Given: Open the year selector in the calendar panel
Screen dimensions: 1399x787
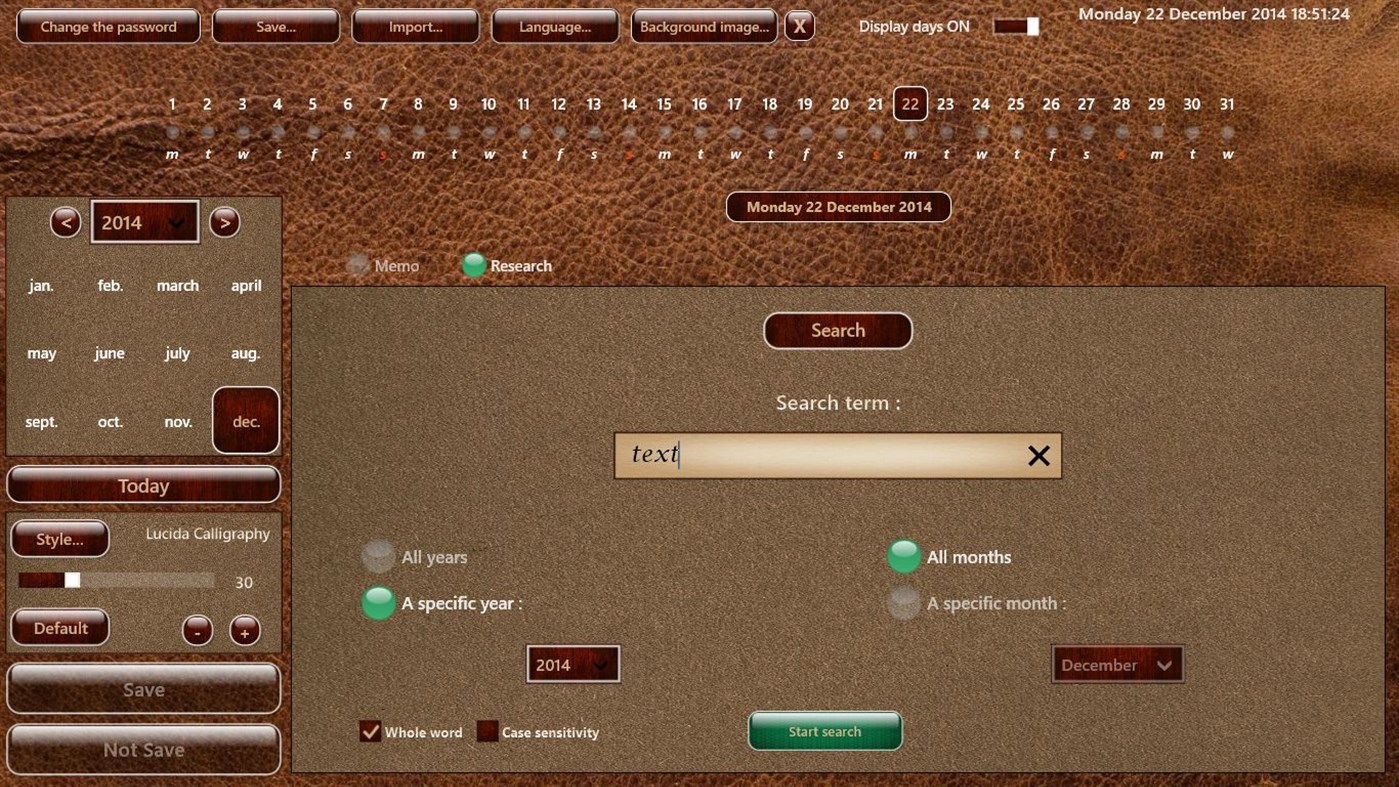Looking at the screenshot, I should tap(144, 221).
